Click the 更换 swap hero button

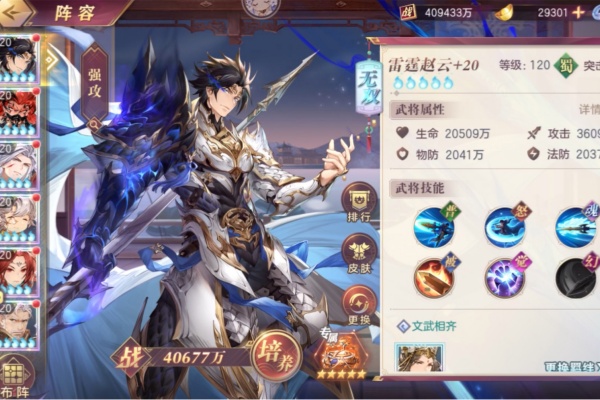coord(359,306)
